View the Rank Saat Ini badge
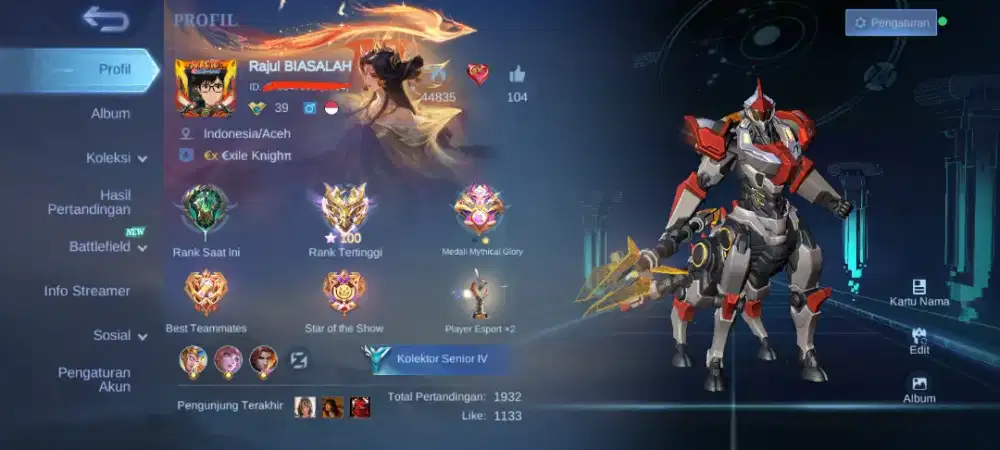This screenshot has width=1000, height=450. (206, 210)
